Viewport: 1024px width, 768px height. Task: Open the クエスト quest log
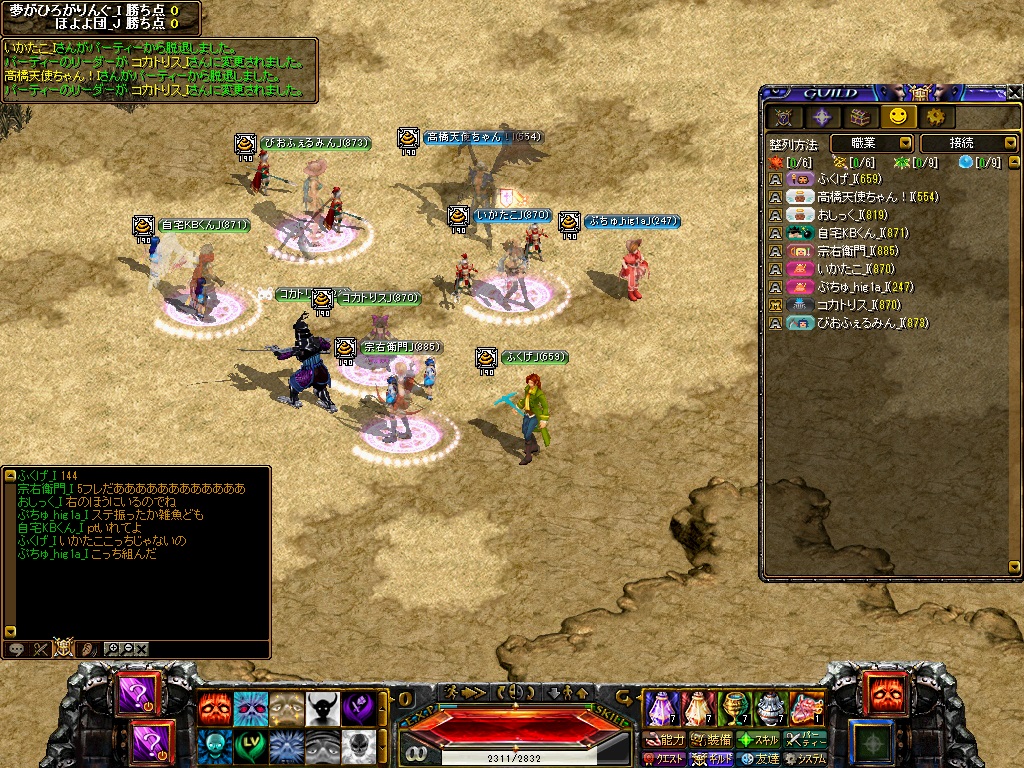(x=663, y=759)
